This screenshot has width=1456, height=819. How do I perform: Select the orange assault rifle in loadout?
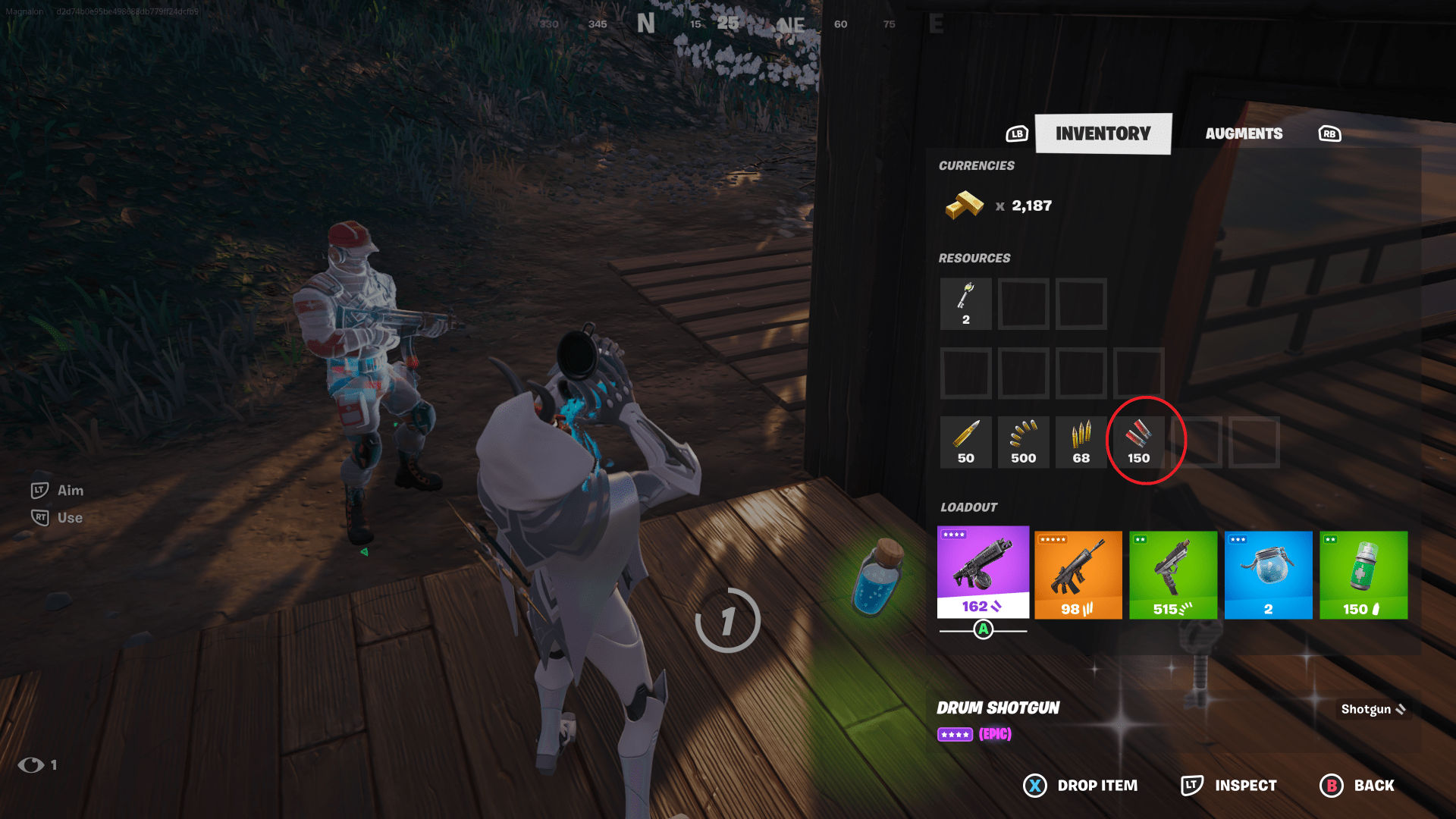pyautogui.click(x=1078, y=575)
